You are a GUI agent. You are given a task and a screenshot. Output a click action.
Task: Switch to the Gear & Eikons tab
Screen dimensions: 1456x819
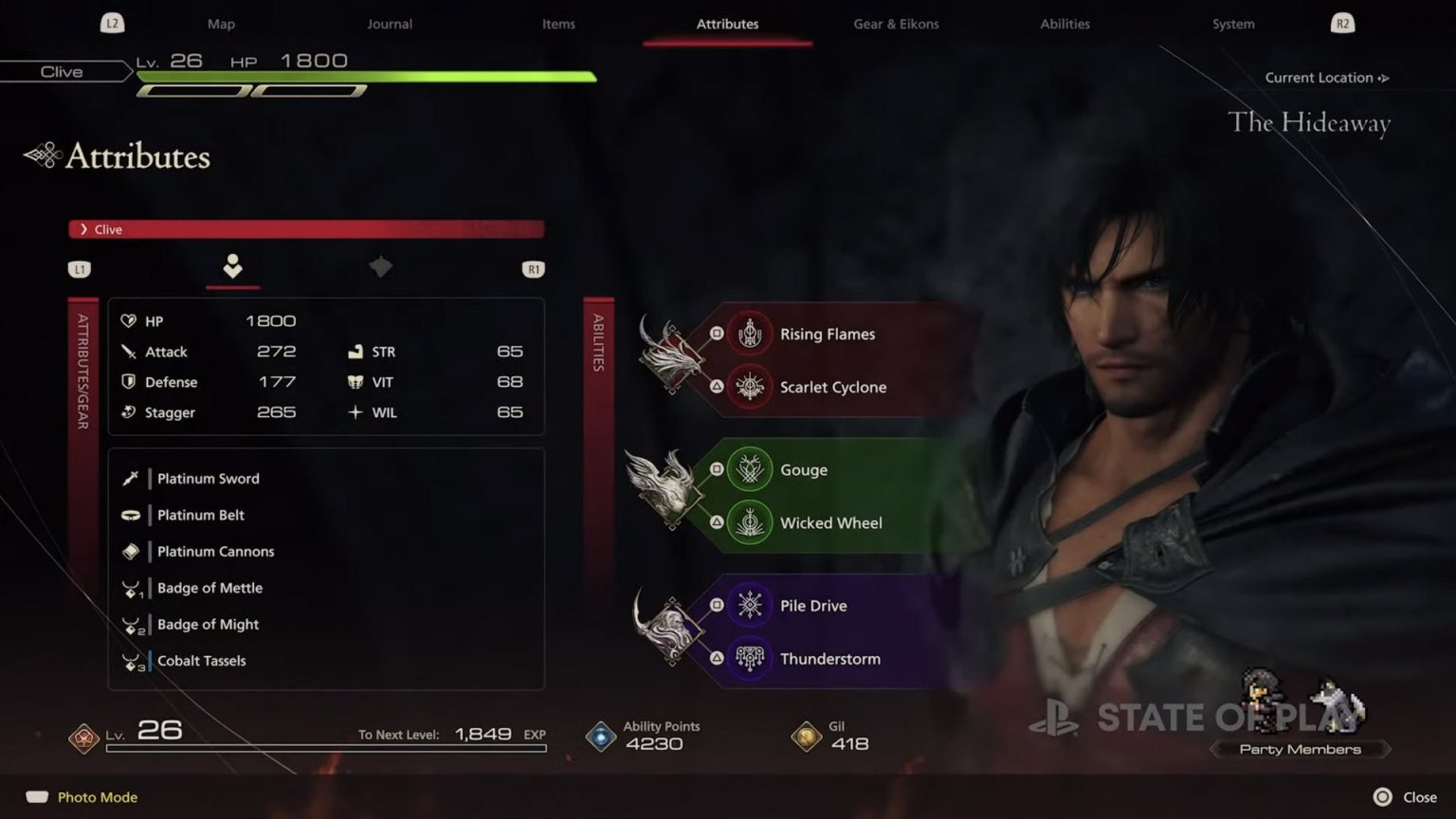(x=895, y=24)
